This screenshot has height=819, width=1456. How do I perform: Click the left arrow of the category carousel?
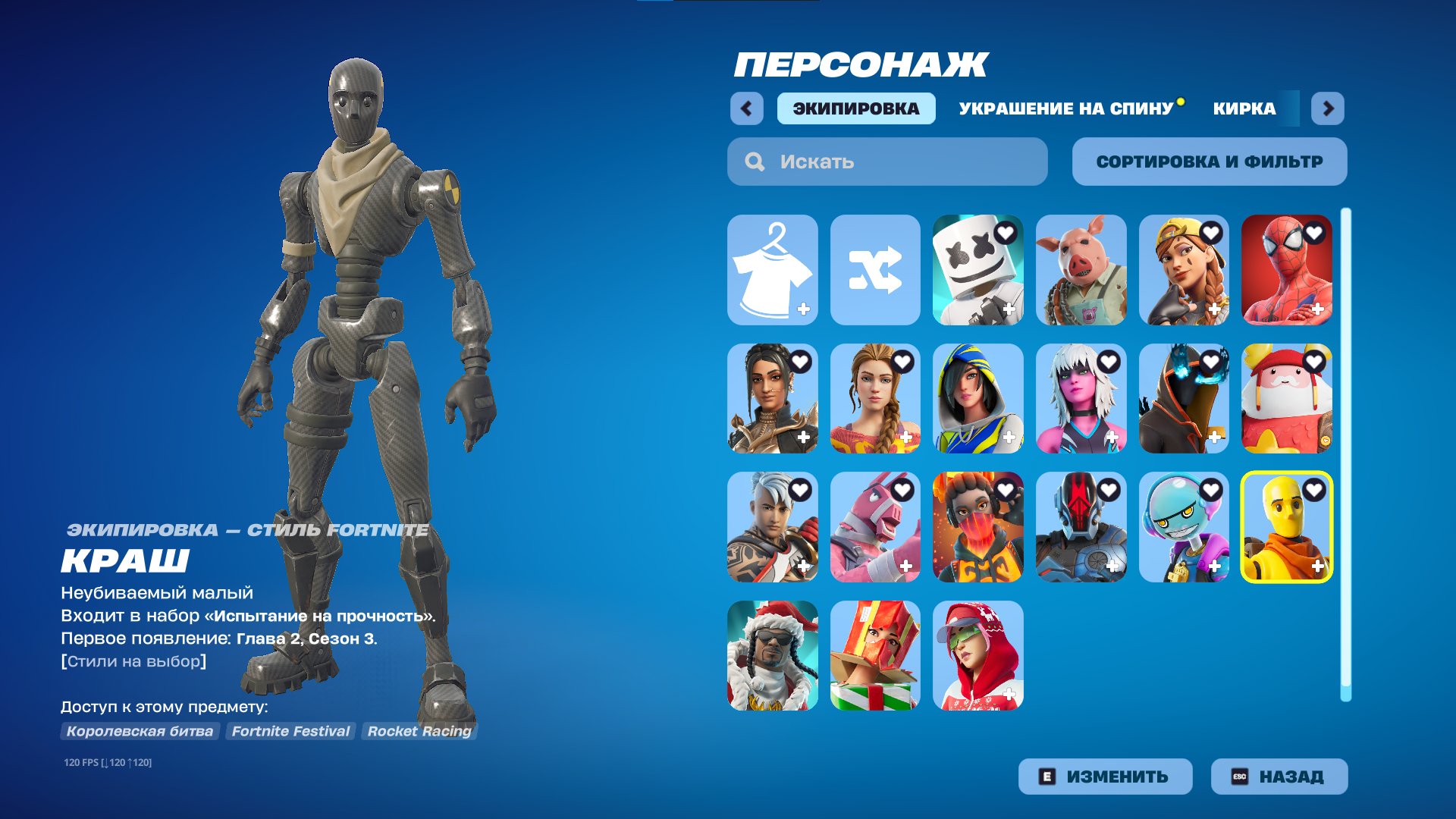pos(748,108)
